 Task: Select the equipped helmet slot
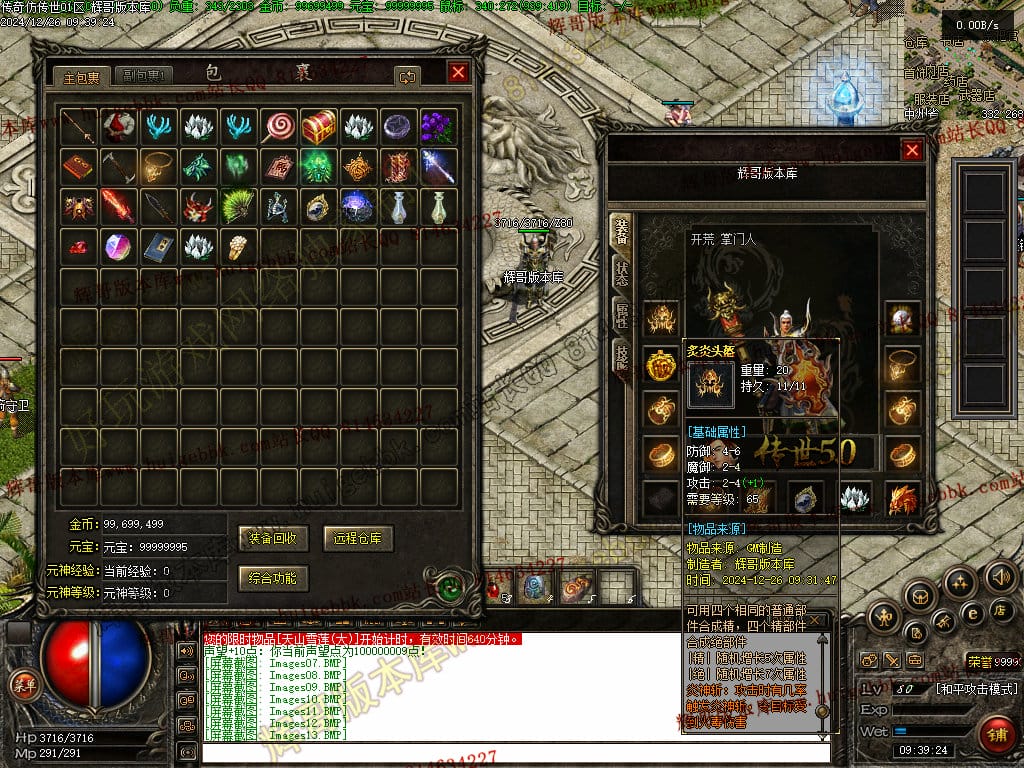tap(660, 319)
